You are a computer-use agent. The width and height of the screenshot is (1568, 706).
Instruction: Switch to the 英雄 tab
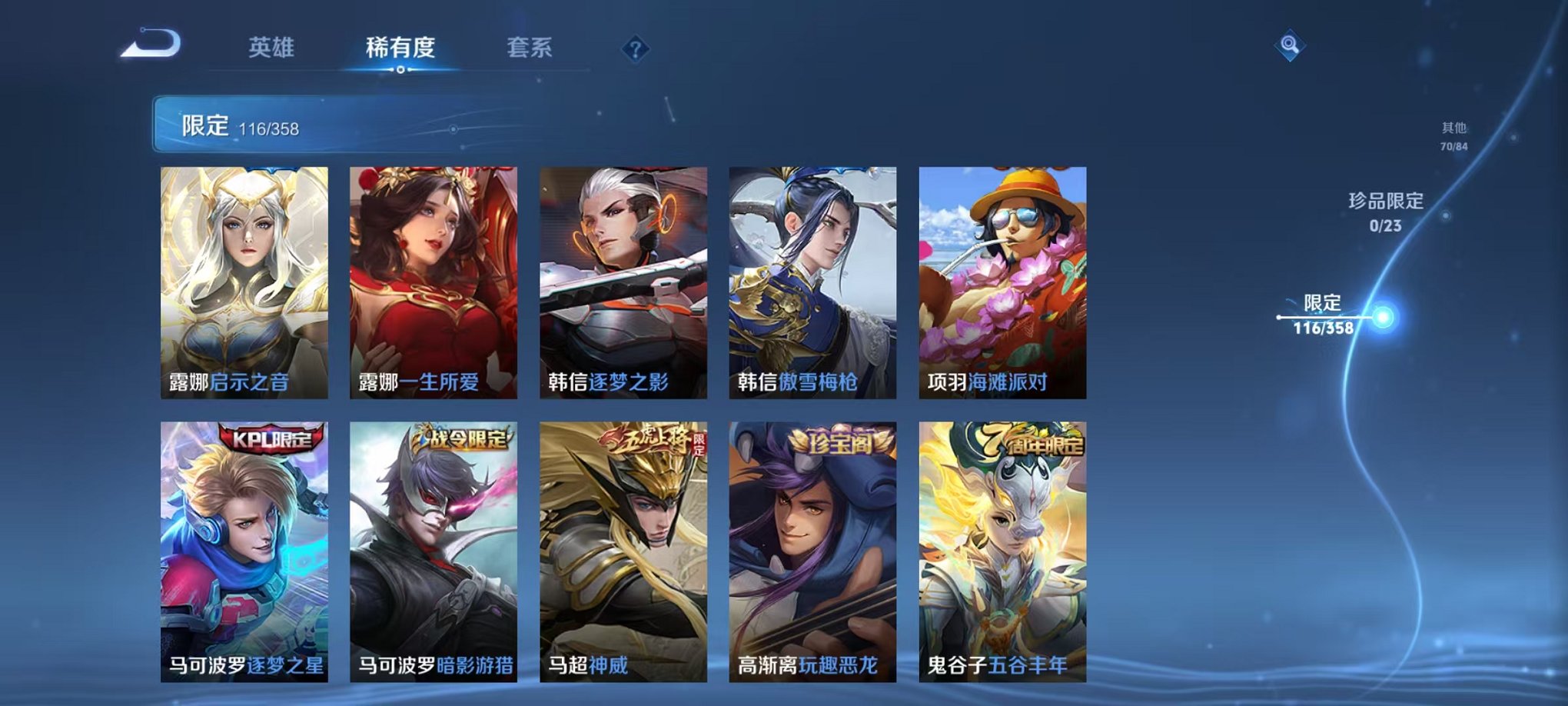273,46
